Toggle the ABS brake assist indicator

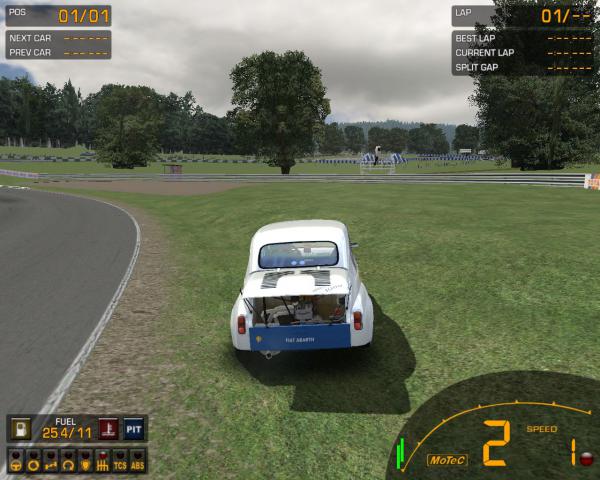[137, 463]
